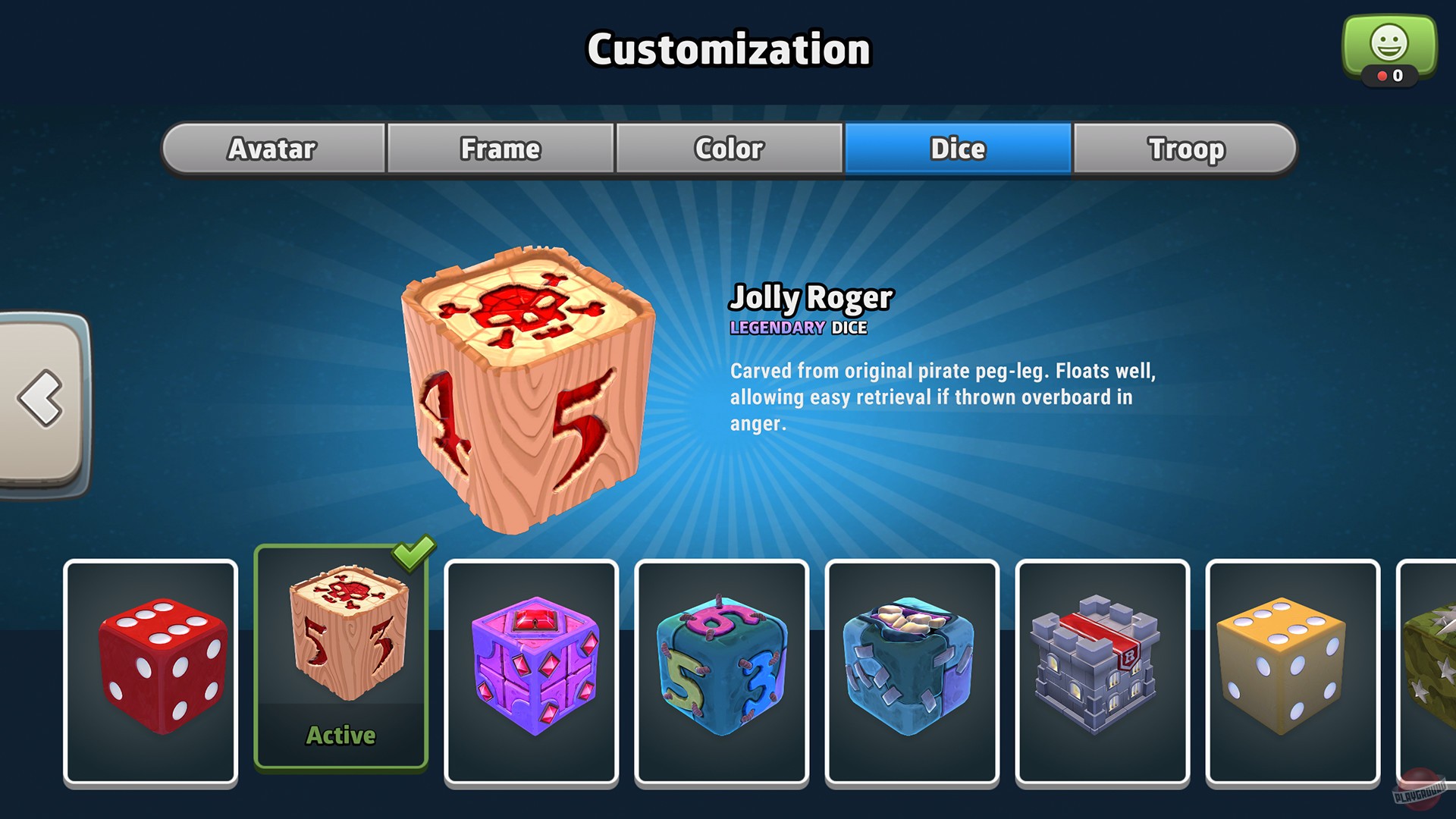Open the Frame tab
Image resolution: width=1456 pixels, height=819 pixels.
click(499, 149)
